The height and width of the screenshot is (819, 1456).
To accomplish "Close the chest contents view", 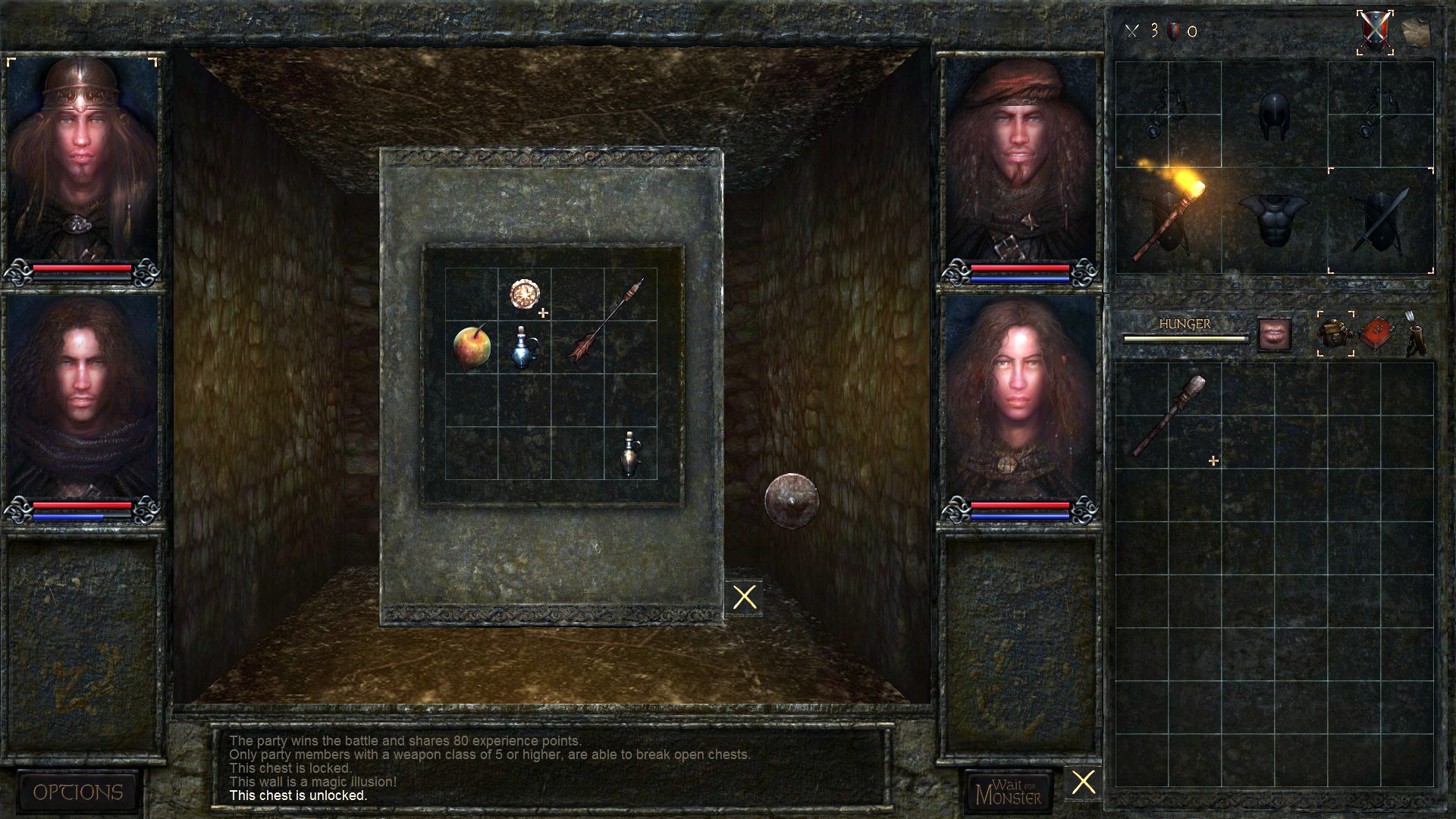I will tap(745, 596).
